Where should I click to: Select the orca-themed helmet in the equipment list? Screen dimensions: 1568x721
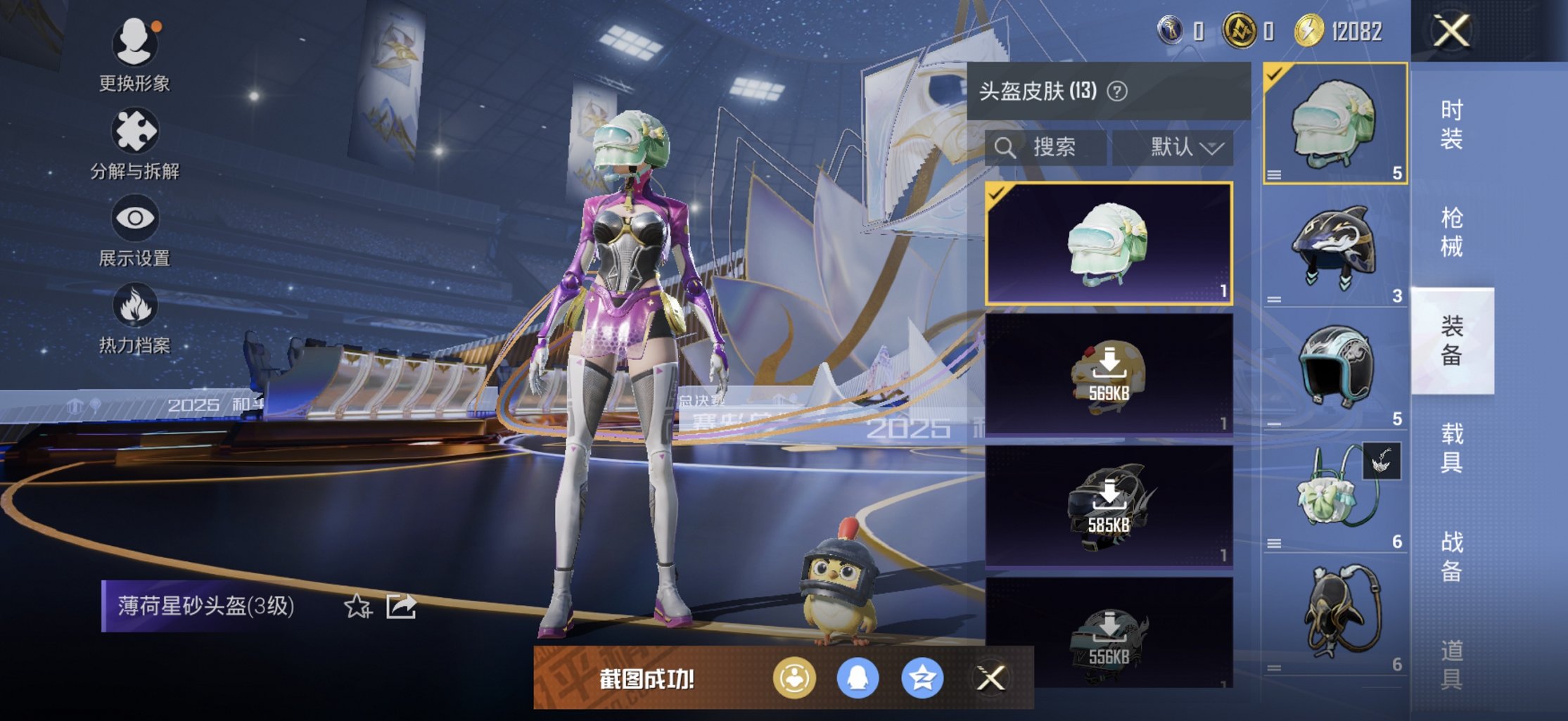(x=1333, y=243)
